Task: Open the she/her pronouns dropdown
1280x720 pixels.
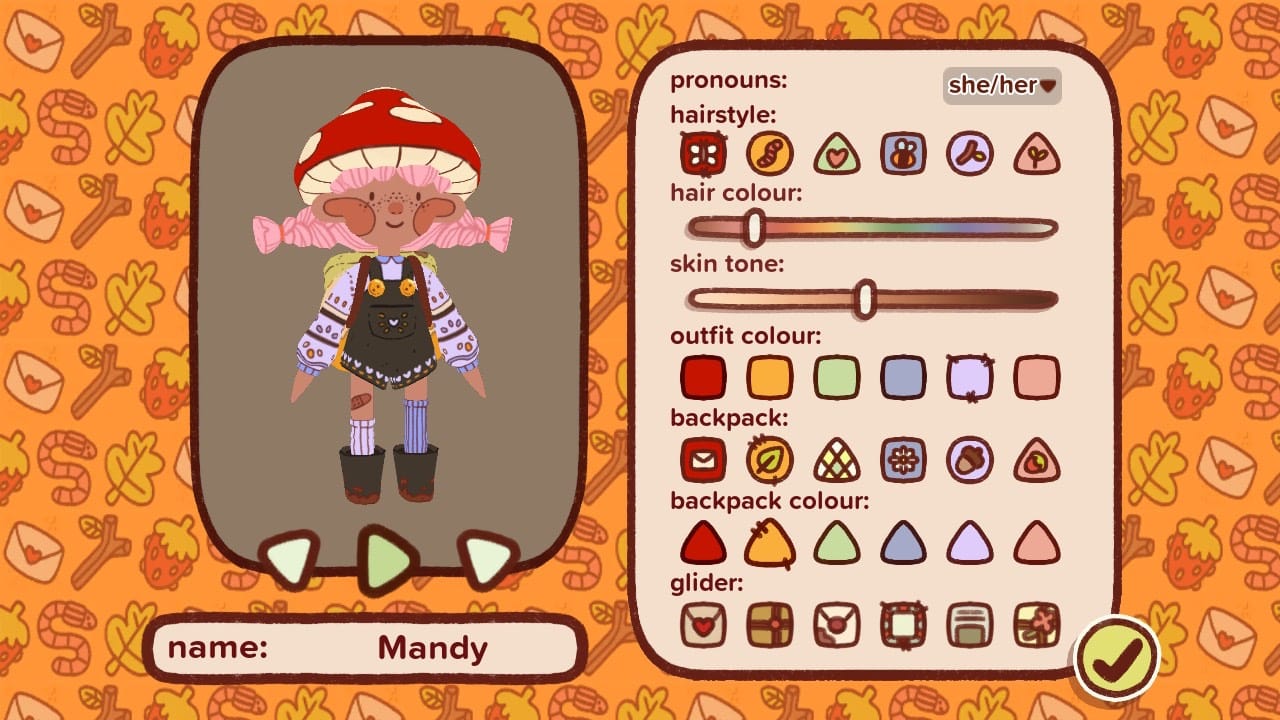Action: pos(1002,86)
